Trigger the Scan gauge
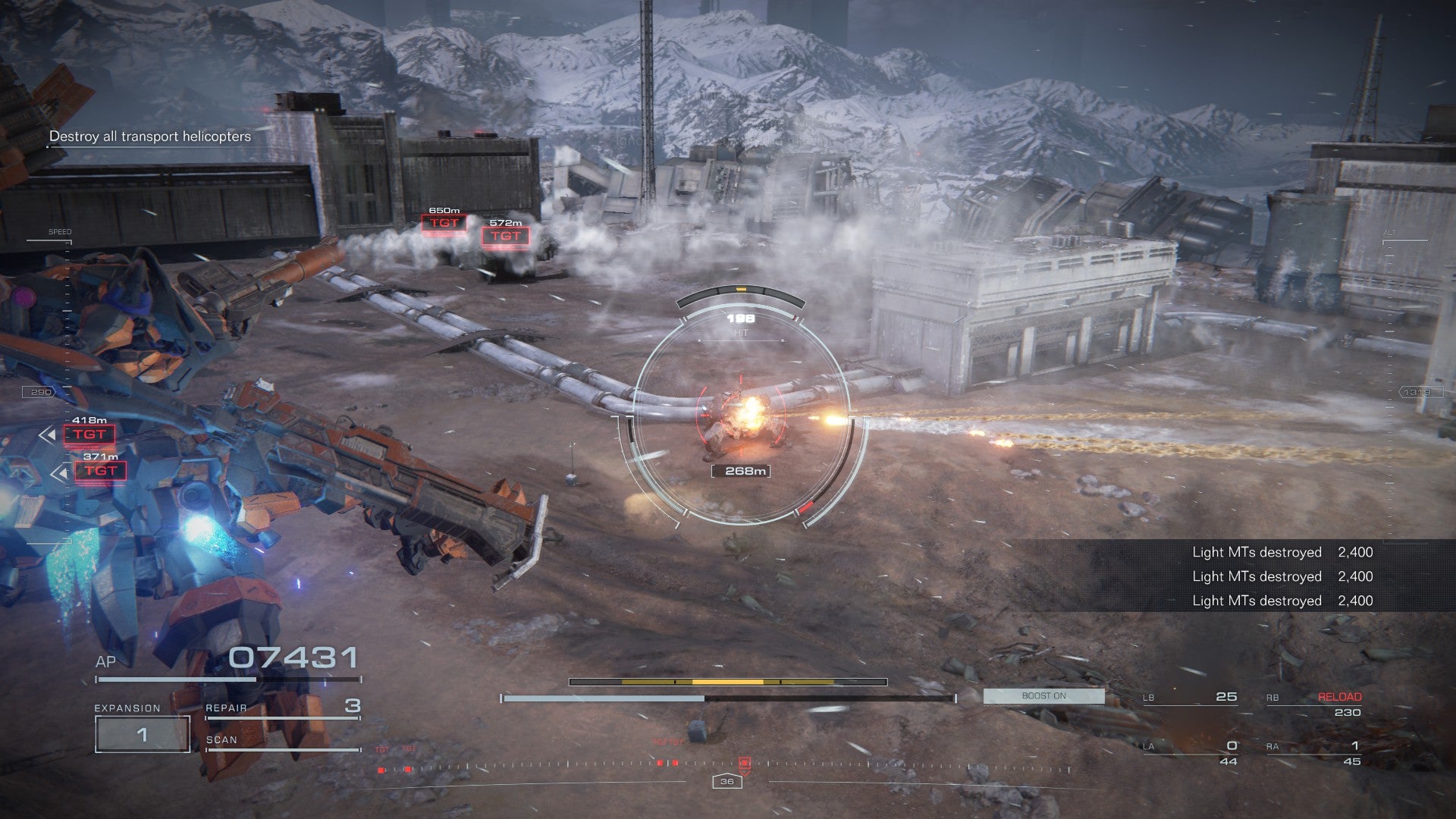Viewport: 1456px width, 819px height. [283, 741]
